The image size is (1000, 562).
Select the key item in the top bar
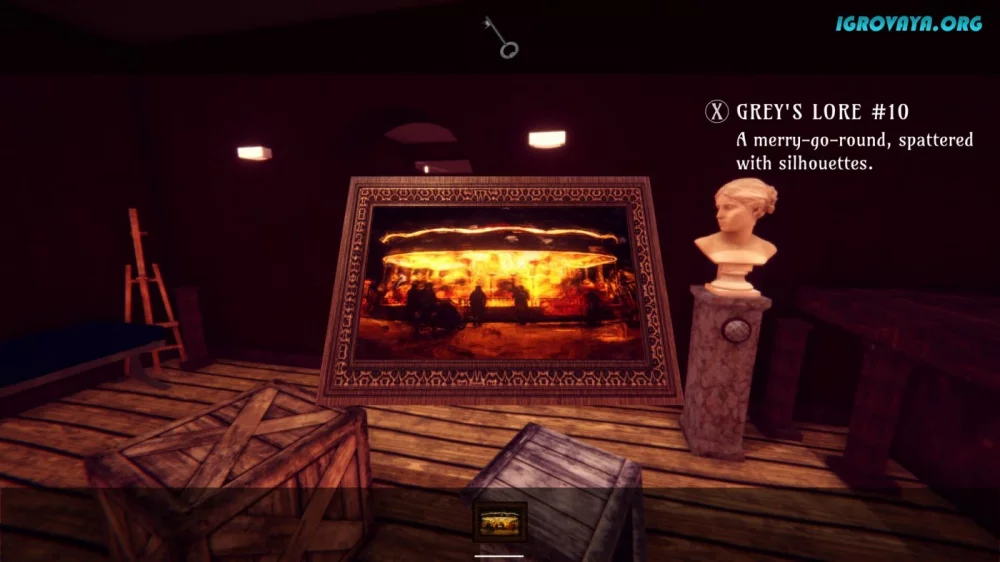coord(500,37)
